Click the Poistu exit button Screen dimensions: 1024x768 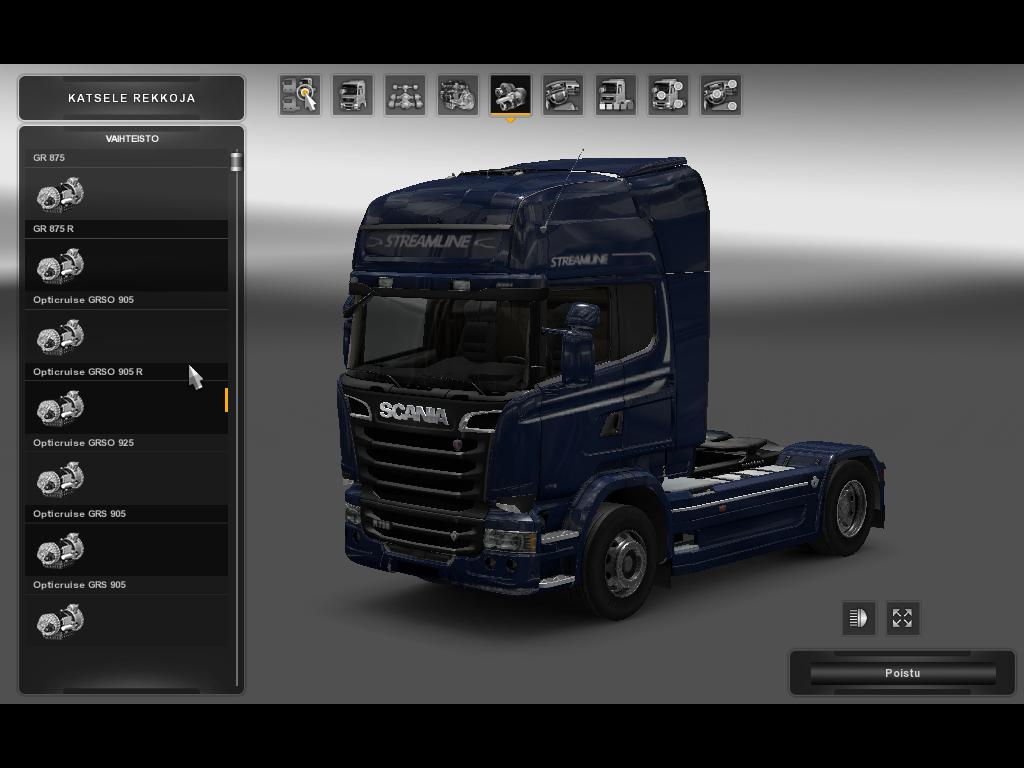(902, 673)
